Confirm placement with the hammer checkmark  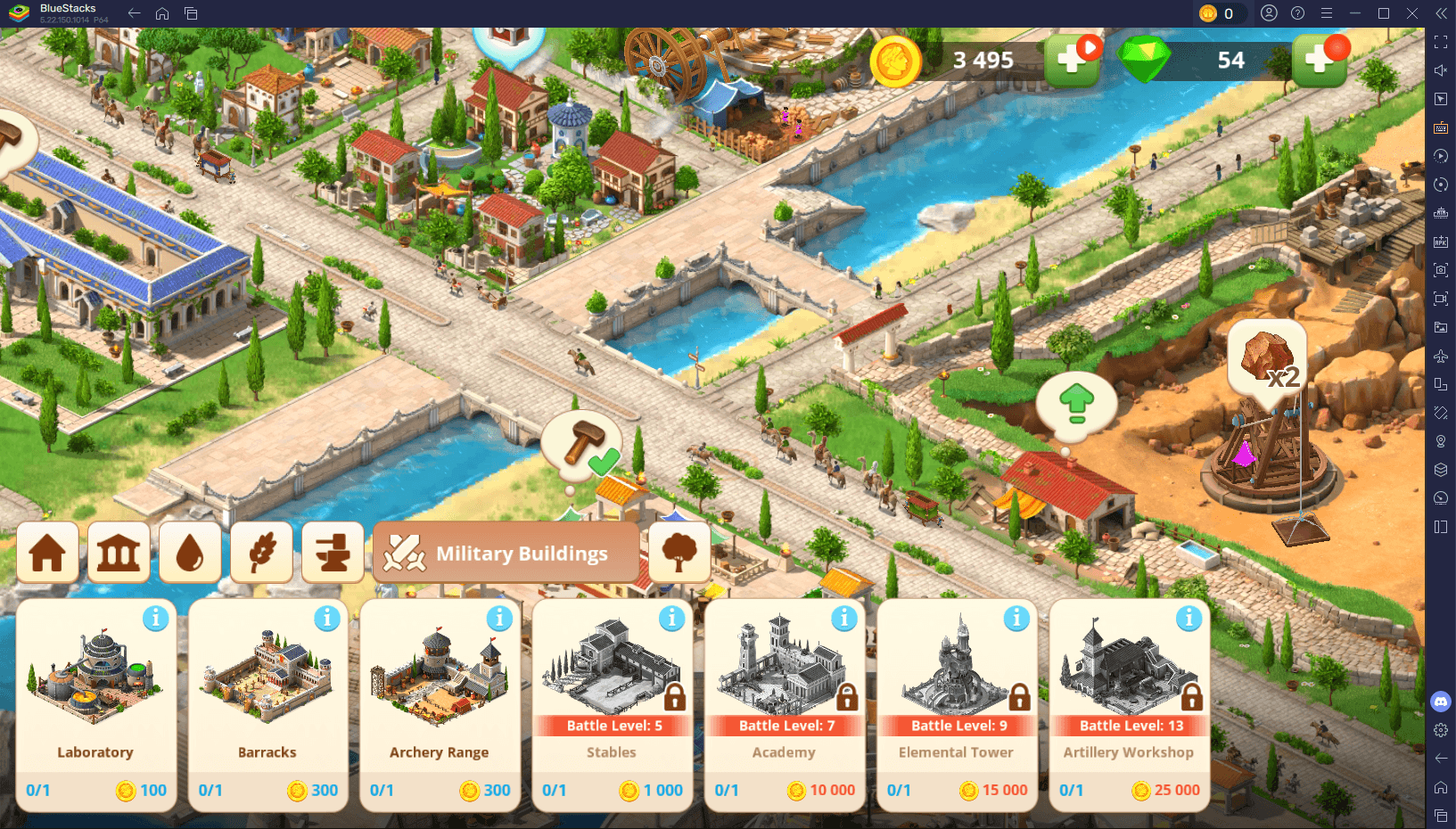584,443
